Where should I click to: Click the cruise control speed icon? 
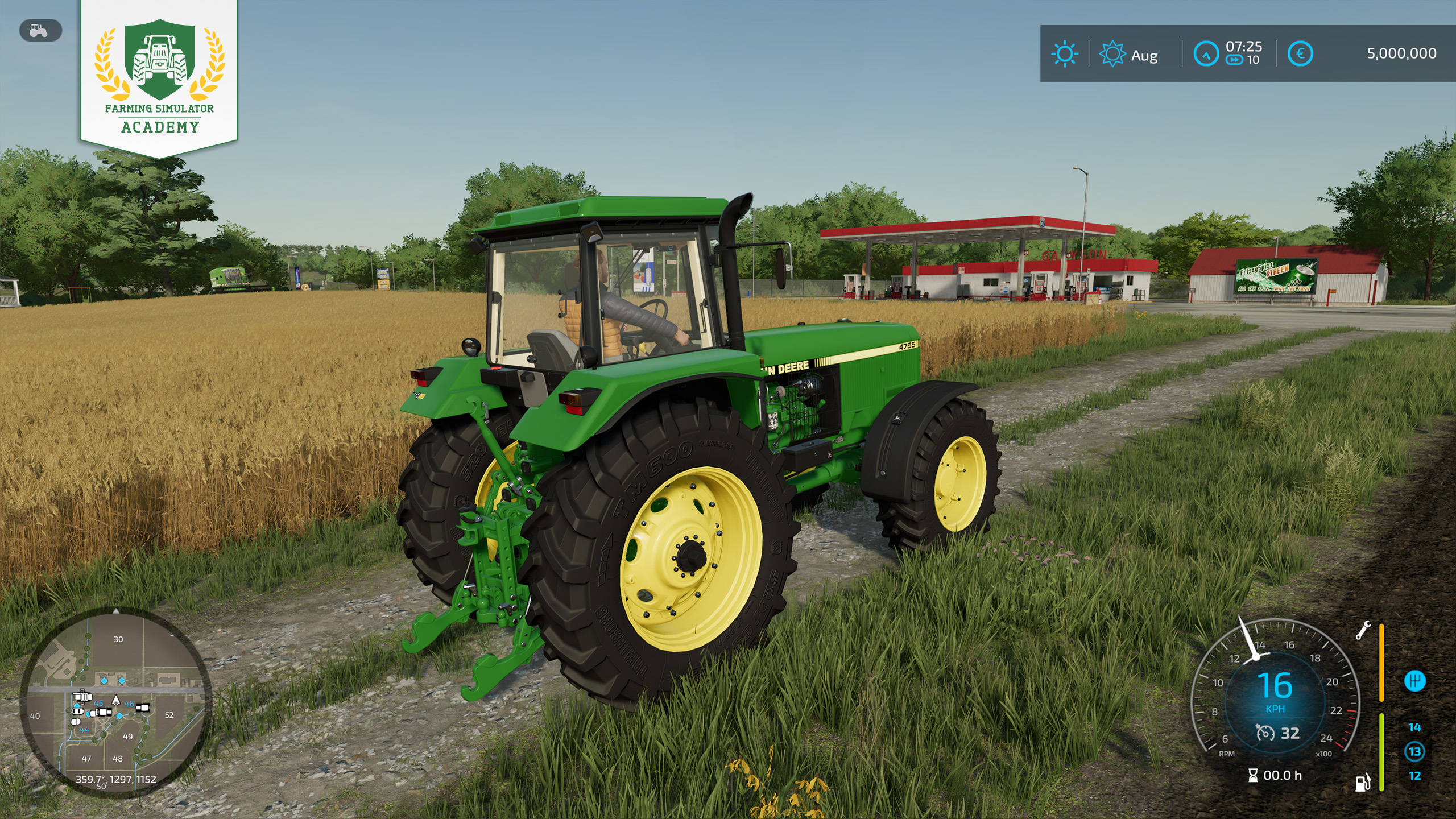point(1265,733)
